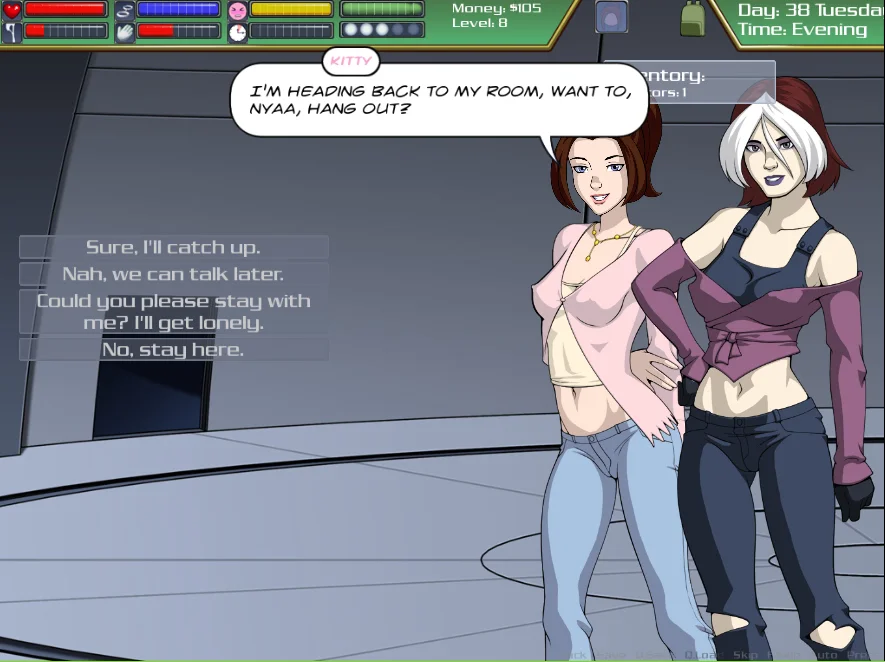Open the phone icon in top bar
Image resolution: width=885 pixels, height=662 pixels.
(x=611, y=17)
